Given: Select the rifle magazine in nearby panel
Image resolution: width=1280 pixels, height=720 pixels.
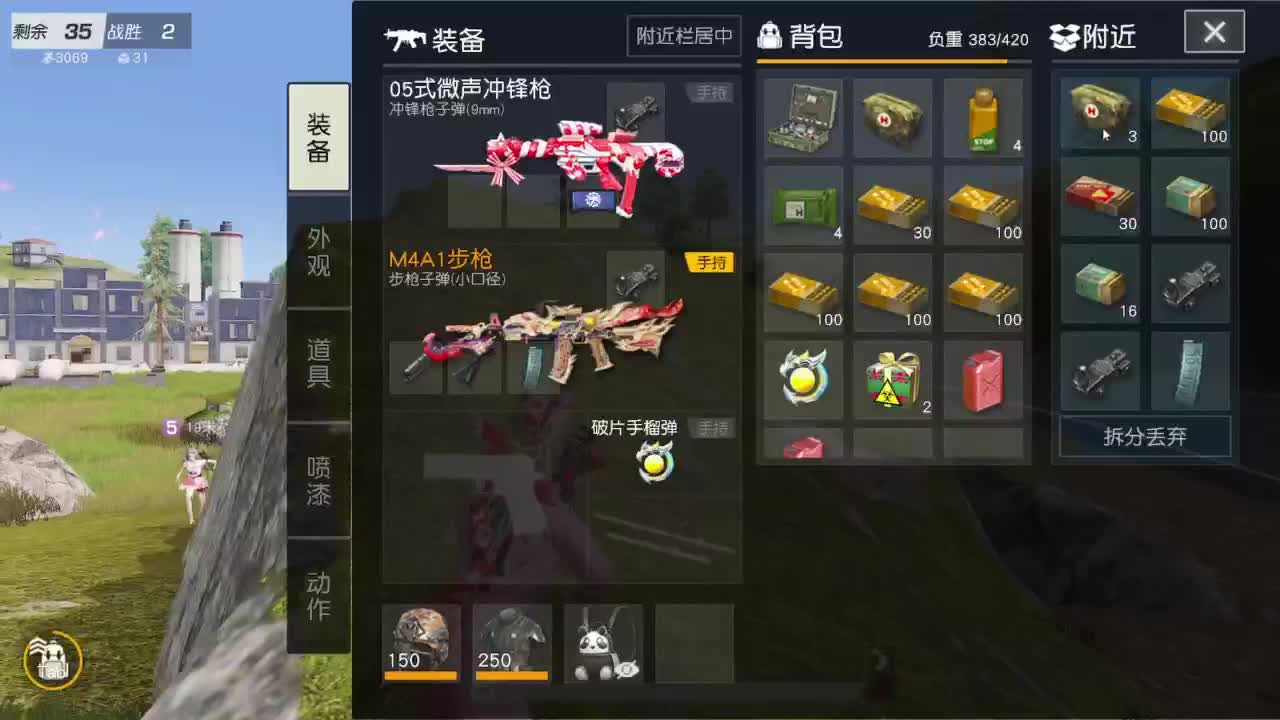Looking at the screenshot, I should [1189, 372].
